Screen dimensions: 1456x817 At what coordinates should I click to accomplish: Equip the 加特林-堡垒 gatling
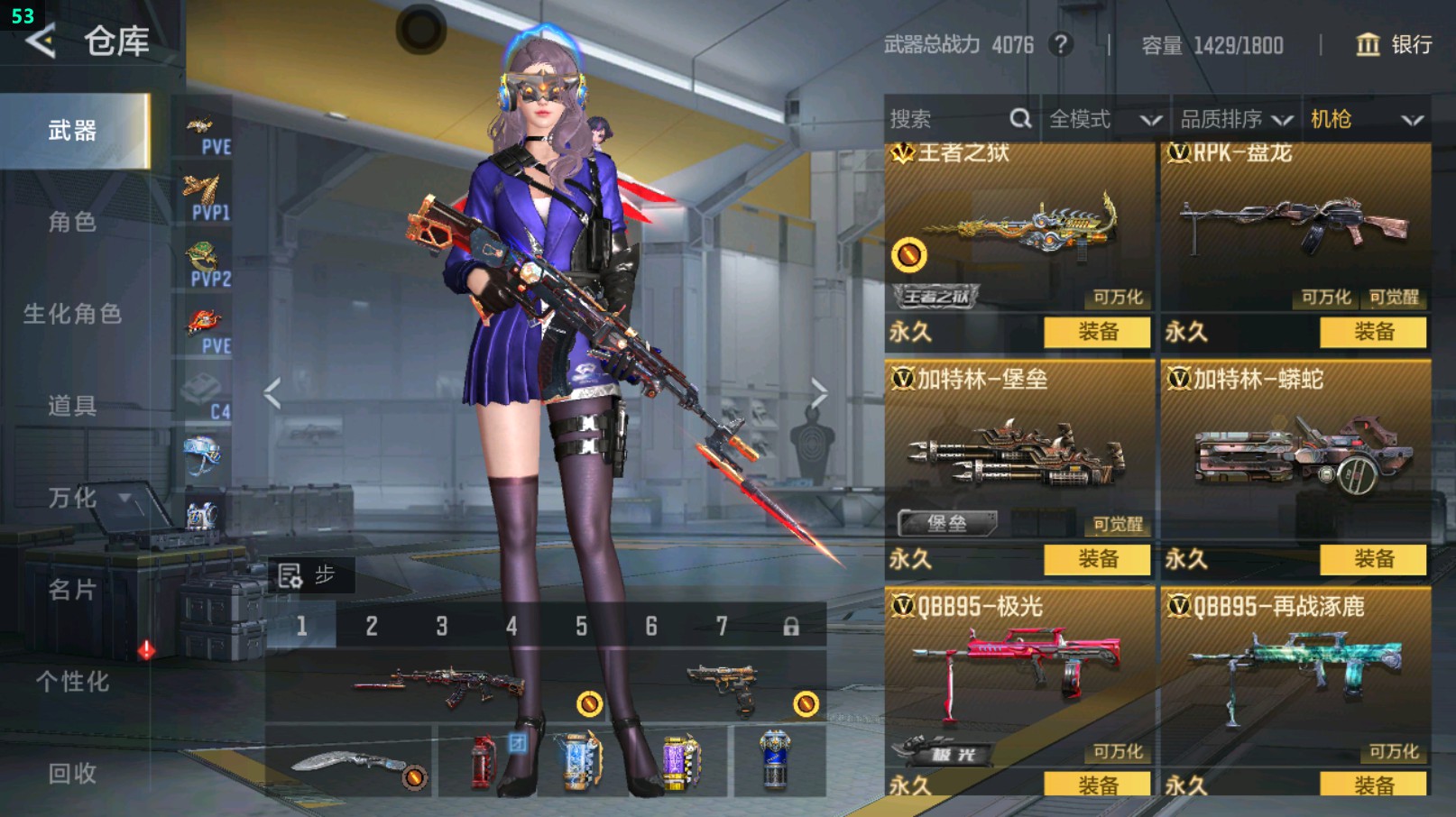1097,559
